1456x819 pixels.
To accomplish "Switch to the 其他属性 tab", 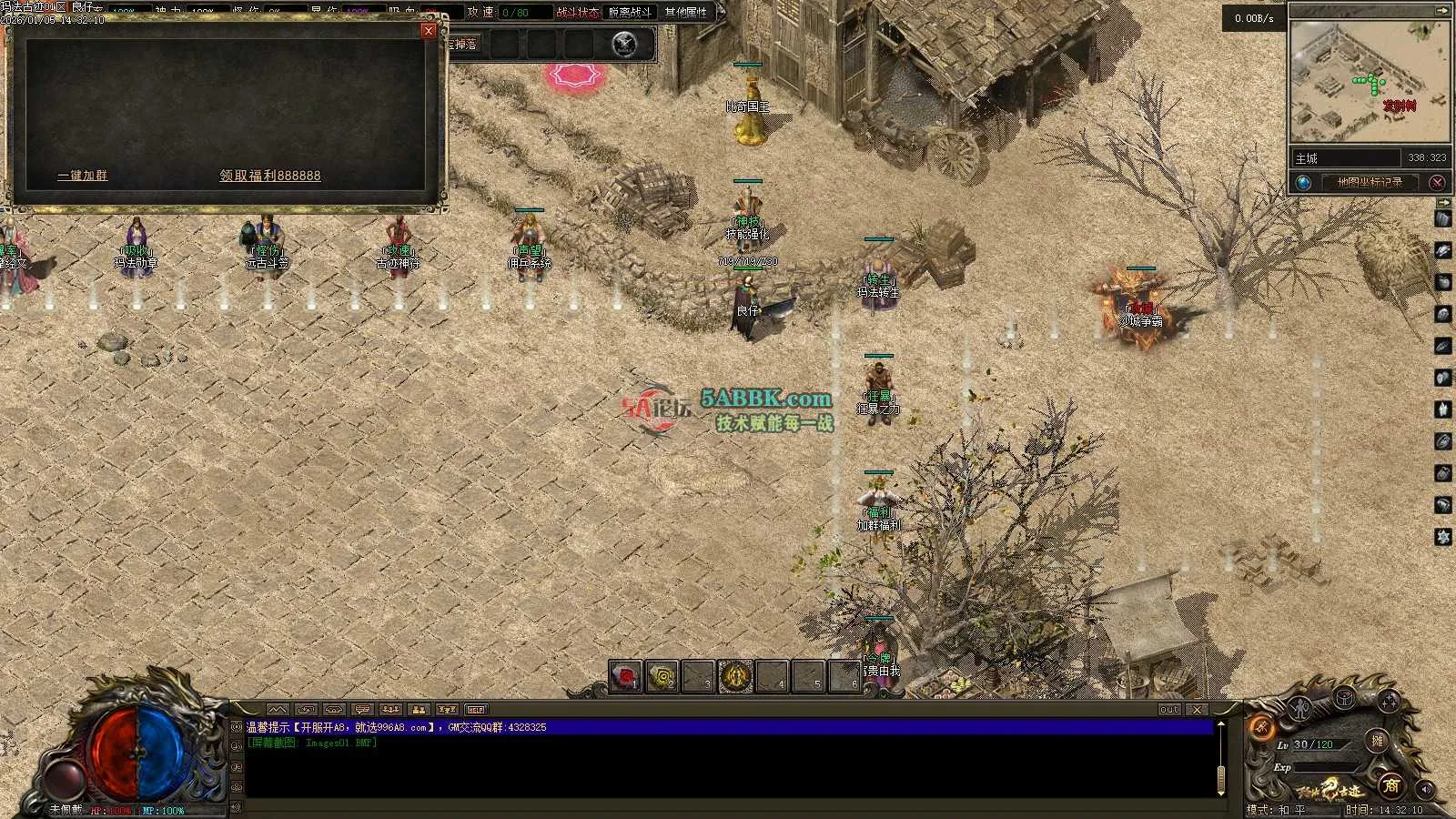I will tap(686, 13).
